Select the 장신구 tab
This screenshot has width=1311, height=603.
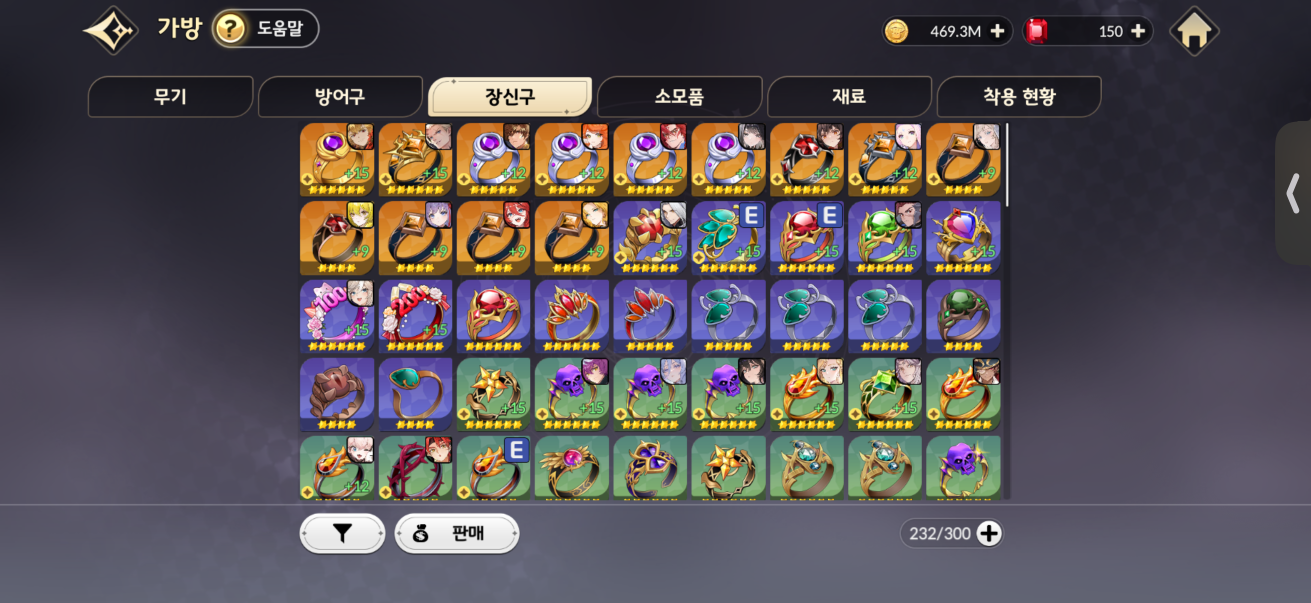point(509,97)
